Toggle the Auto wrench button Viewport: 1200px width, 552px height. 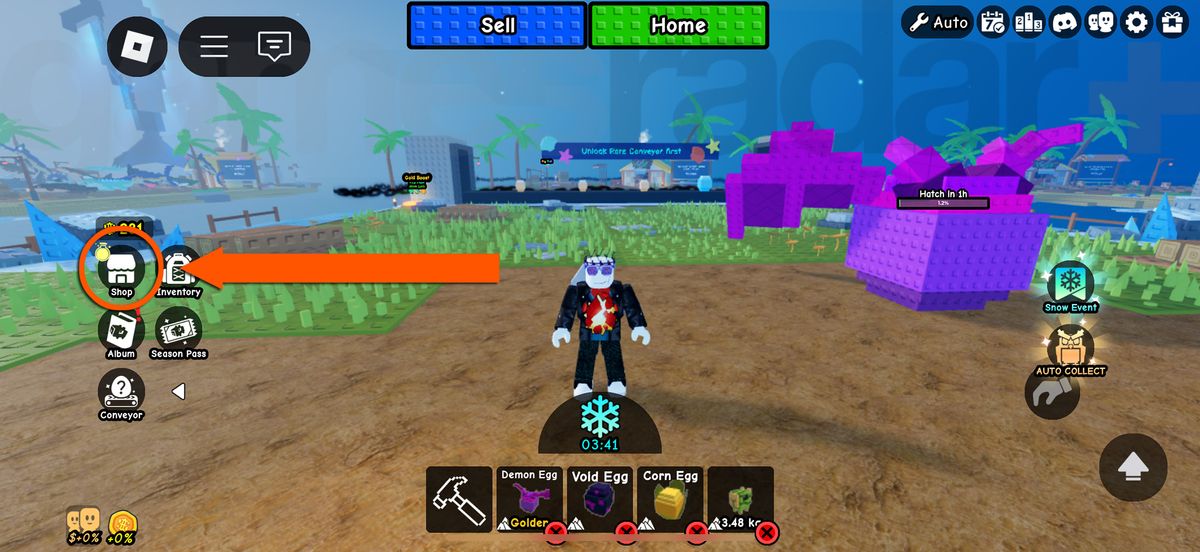coord(937,22)
